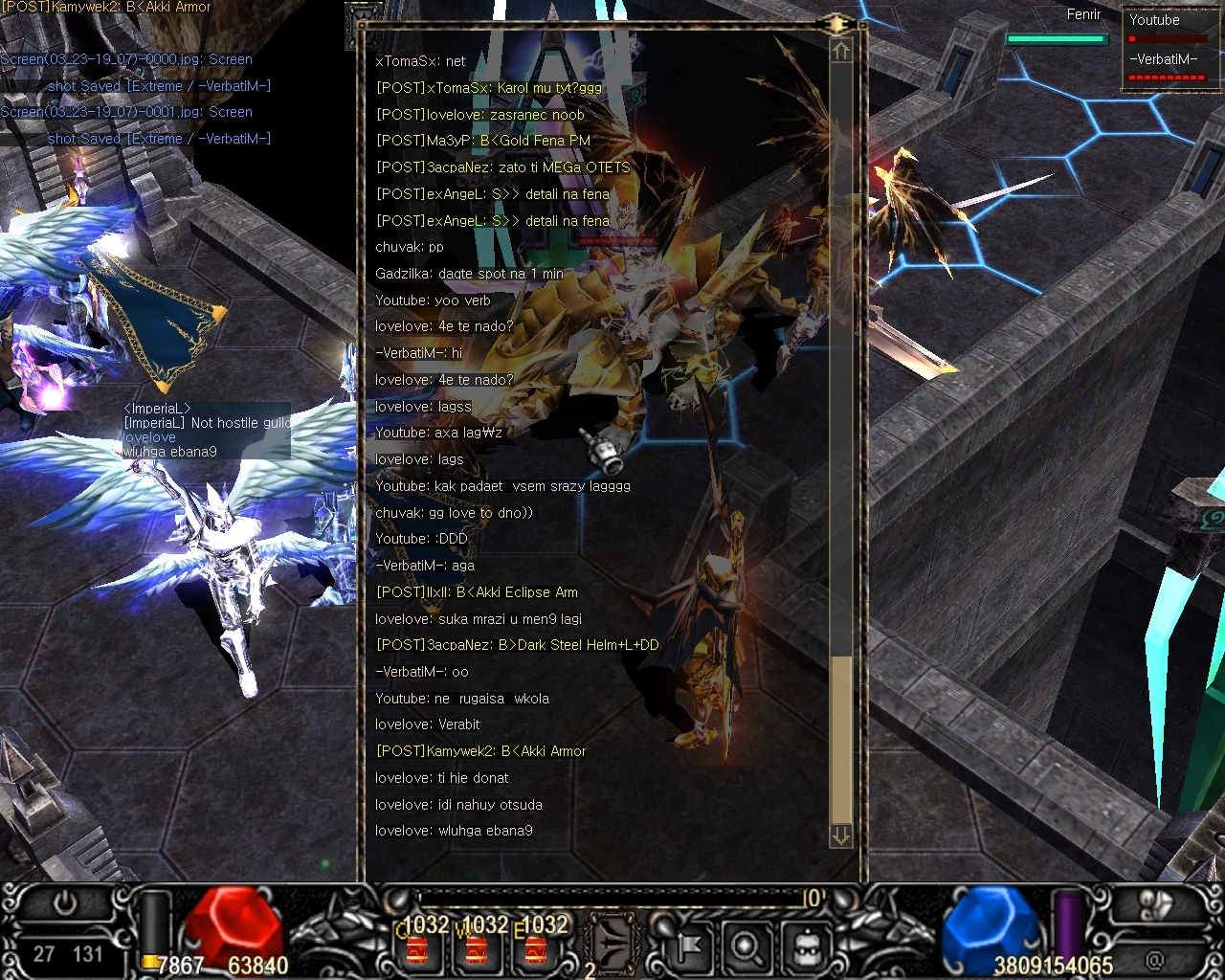Screen dimensions: 1225x980
Task: Click the @ button in the corner
Action: pos(1155,957)
